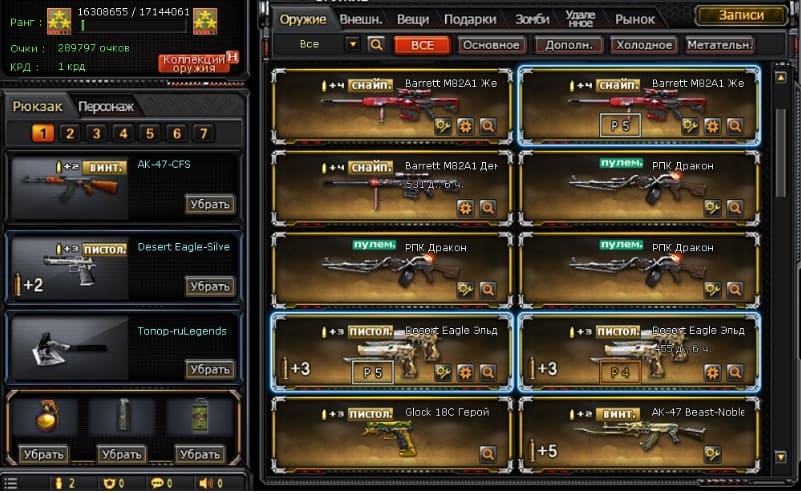The width and height of the screenshot is (801, 494).
Task: Remove the Топор-ruLegends axe
Action: (x=210, y=369)
